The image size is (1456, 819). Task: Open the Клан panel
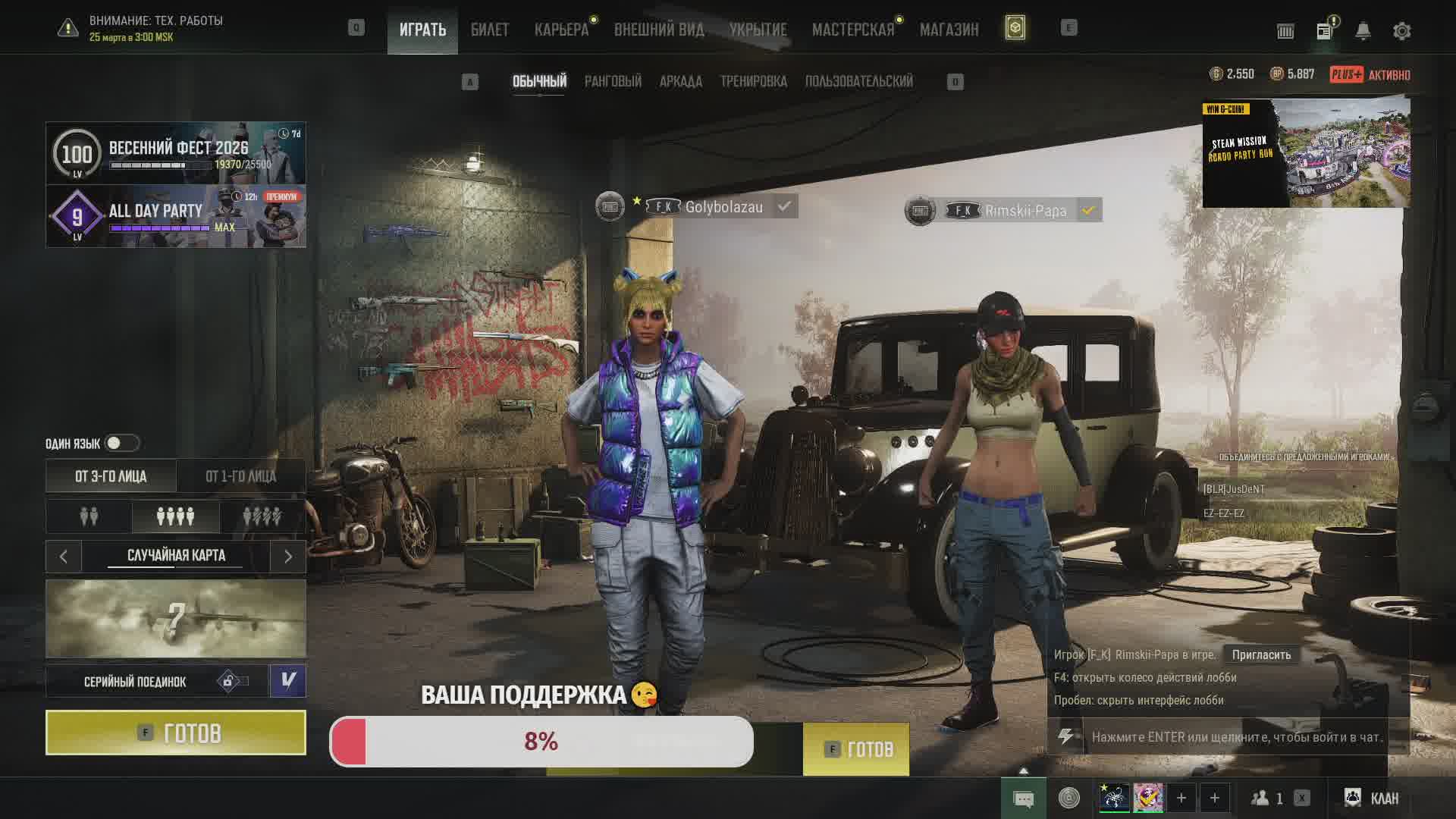pyautogui.click(x=1371, y=798)
